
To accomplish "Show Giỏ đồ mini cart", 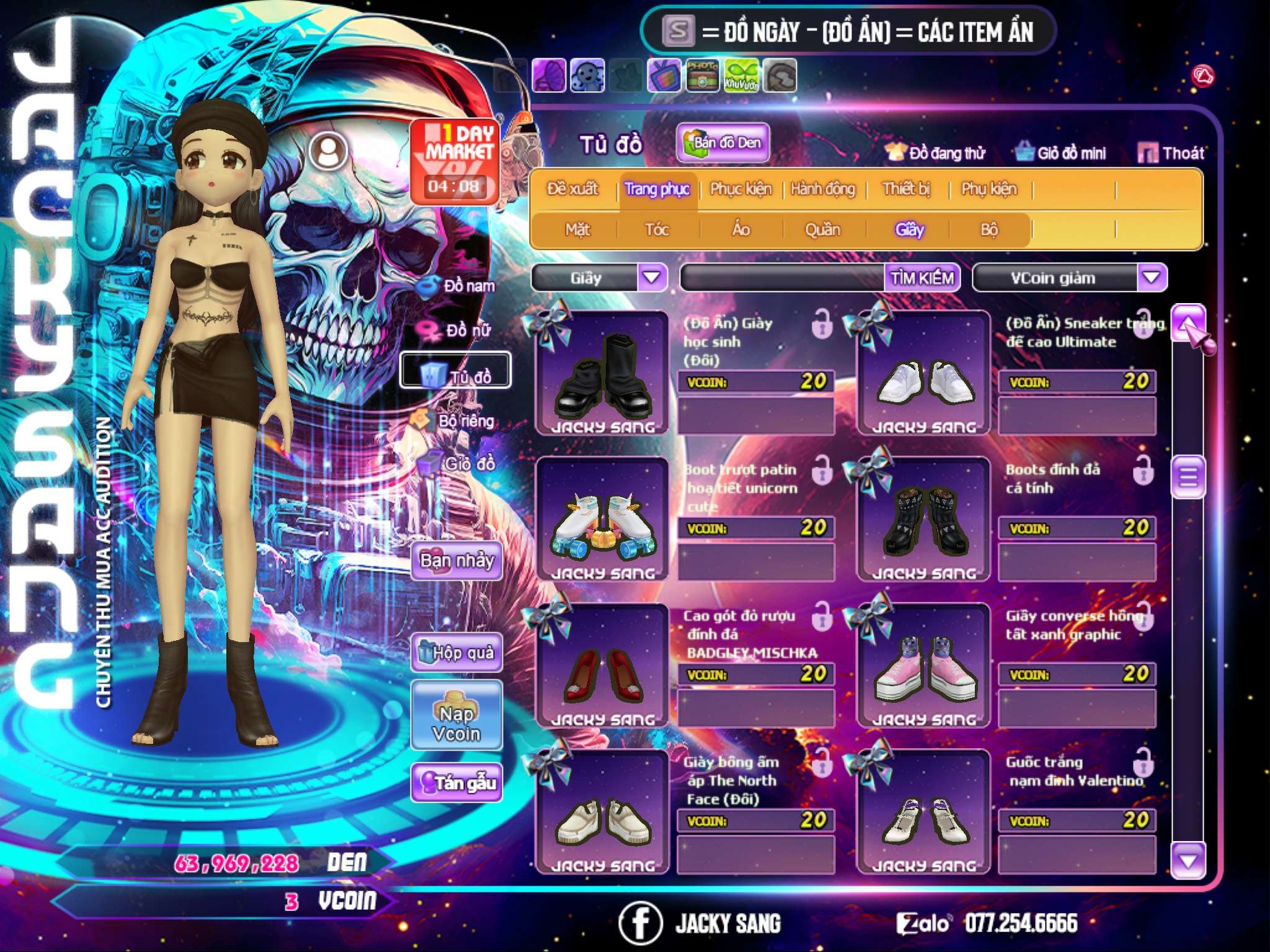I will [1062, 153].
